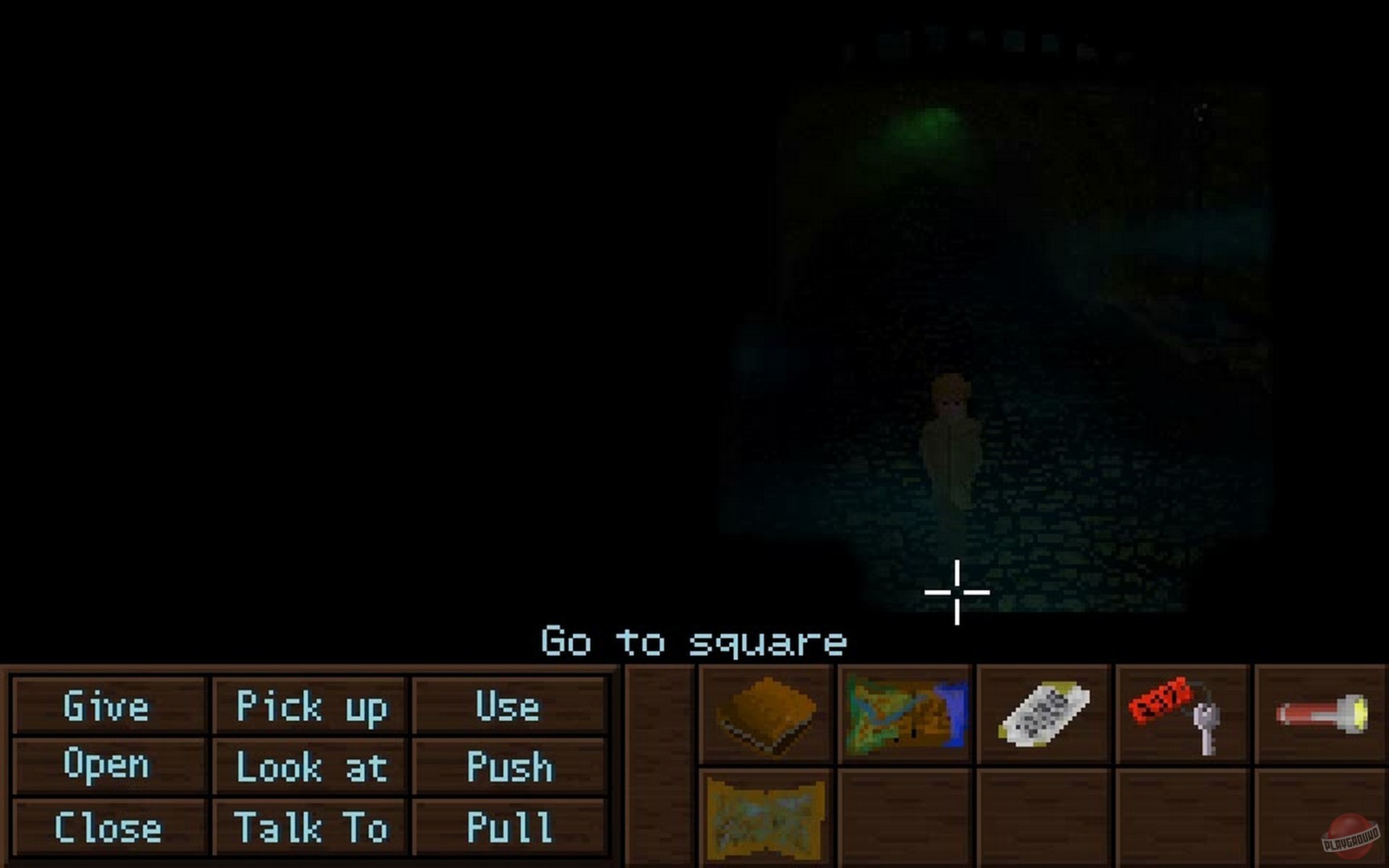Image resolution: width=1389 pixels, height=868 pixels.
Task: Click the character standing in the dark street
Action: 953,442
